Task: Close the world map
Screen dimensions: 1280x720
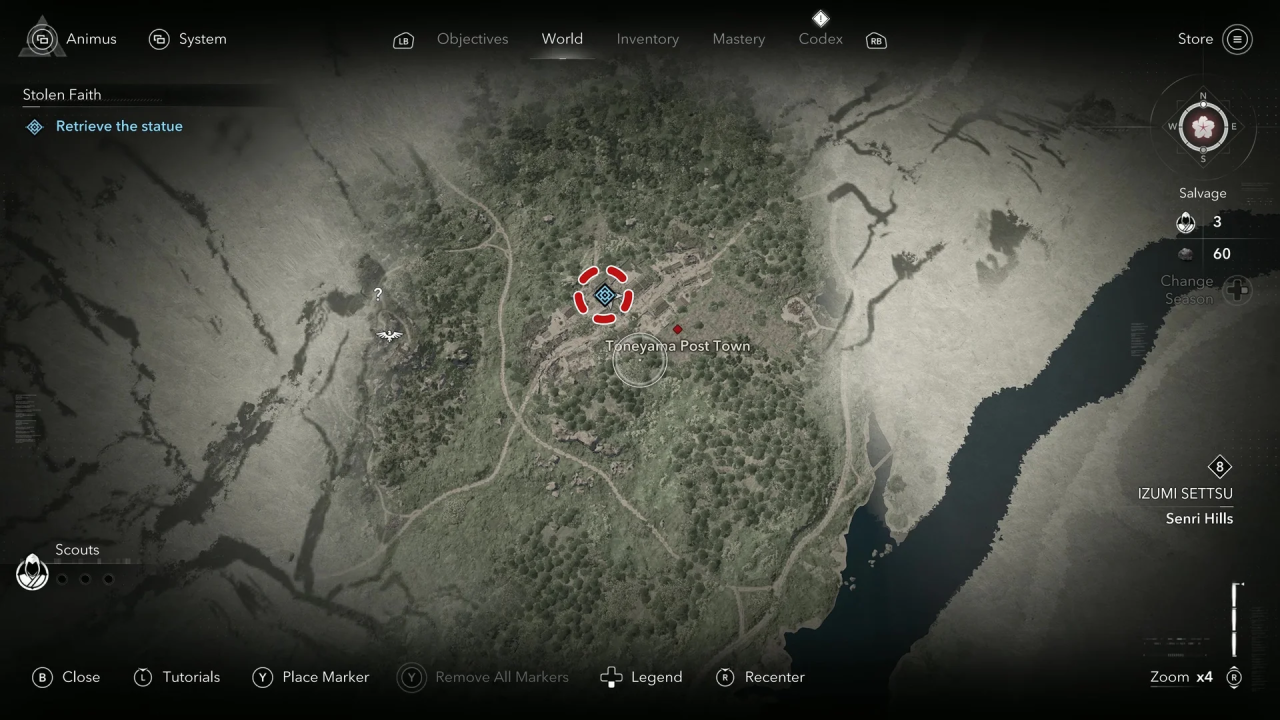Action: tap(68, 677)
